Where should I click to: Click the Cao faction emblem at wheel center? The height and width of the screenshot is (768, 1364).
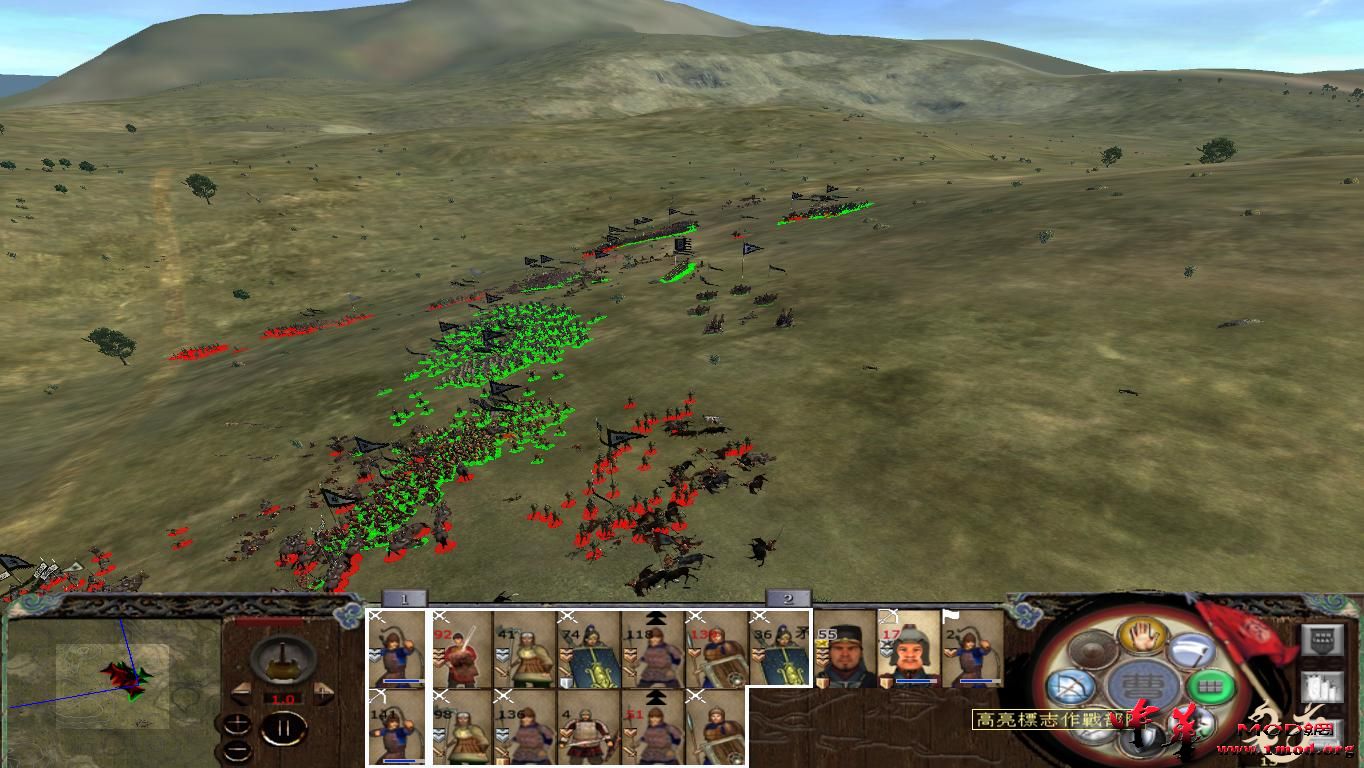point(1141,685)
